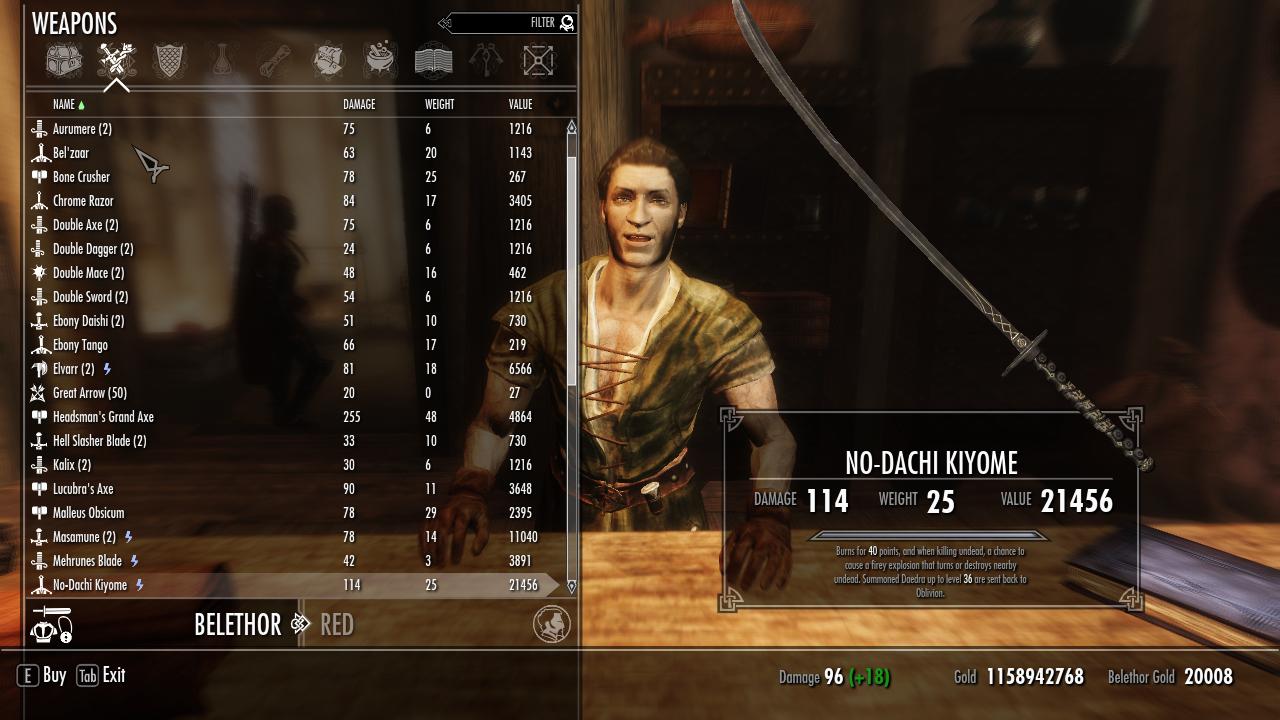
Task: Select the Lucubra's Axe row
Action: pos(83,489)
